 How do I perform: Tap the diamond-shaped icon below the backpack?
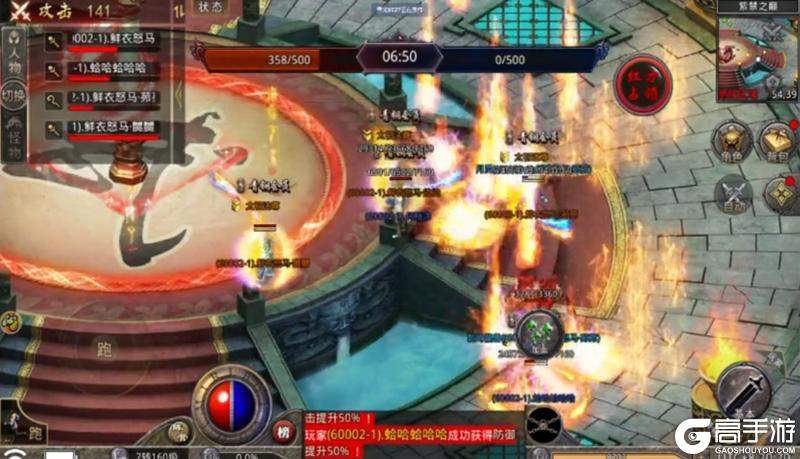click(x=780, y=193)
